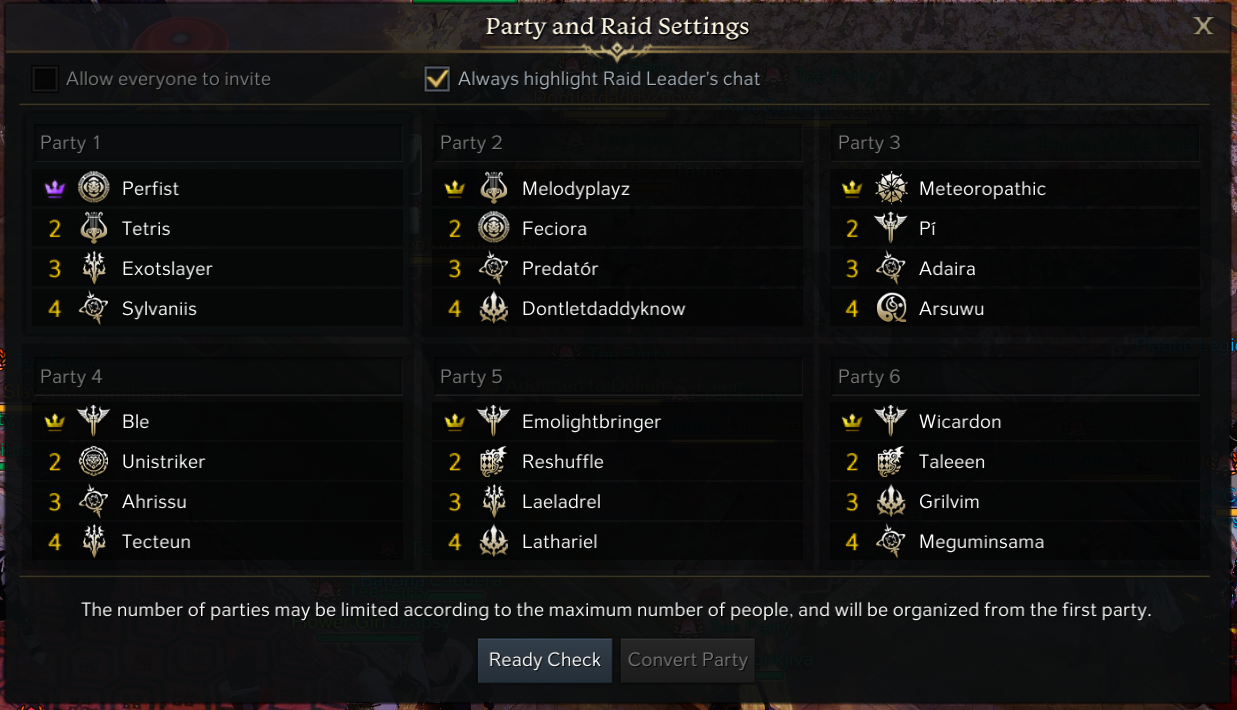
Task: Select player Tetris in the list
Action: click(146, 229)
